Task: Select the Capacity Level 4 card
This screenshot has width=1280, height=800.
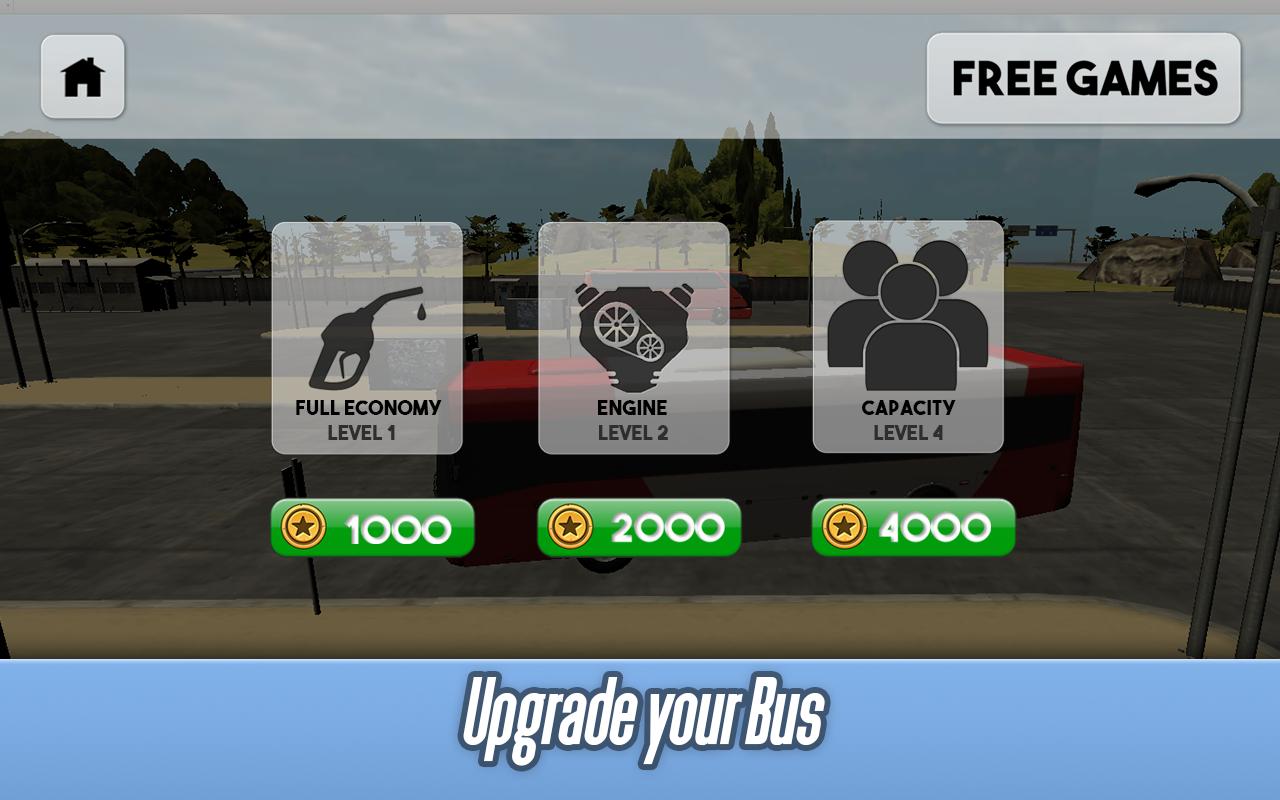Action: pos(908,338)
